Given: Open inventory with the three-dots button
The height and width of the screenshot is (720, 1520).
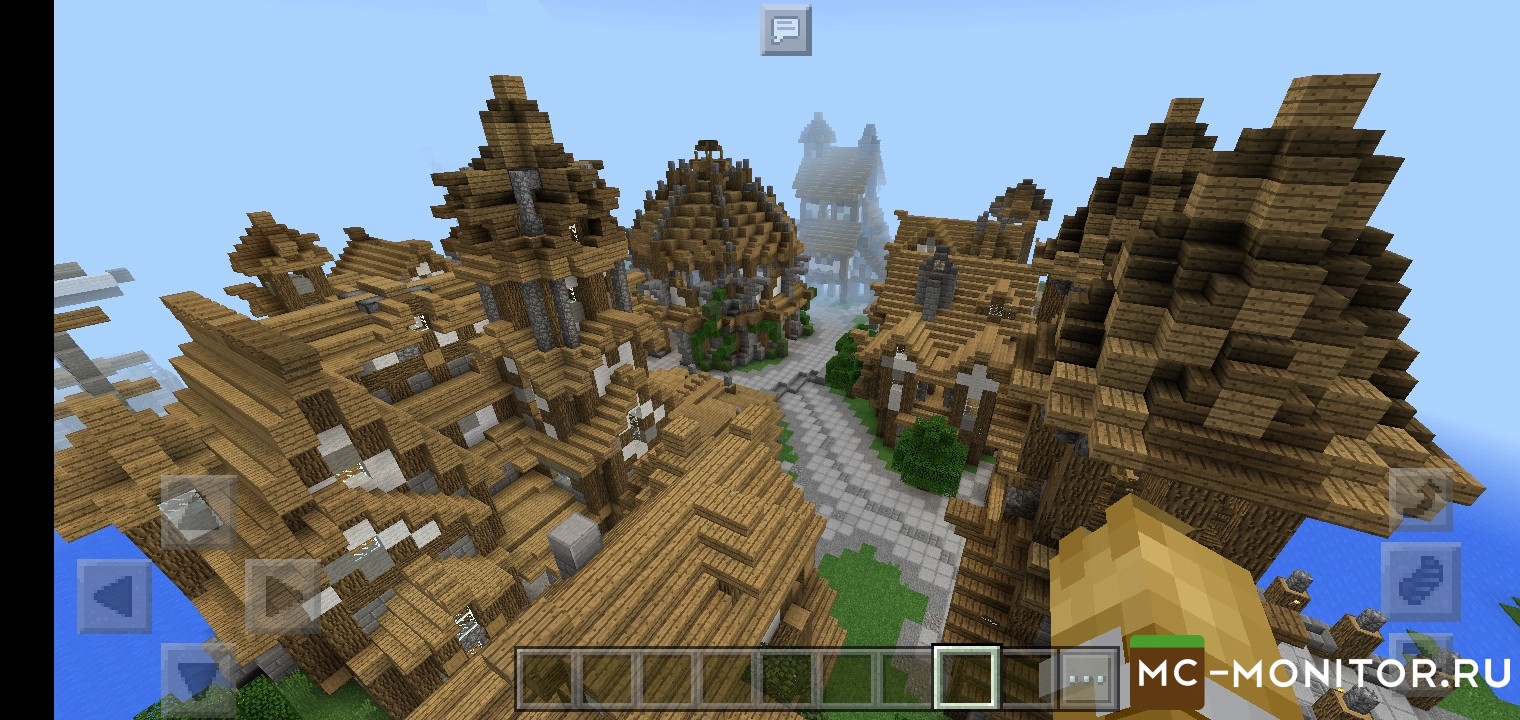Looking at the screenshot, I should coord(1085,678).
